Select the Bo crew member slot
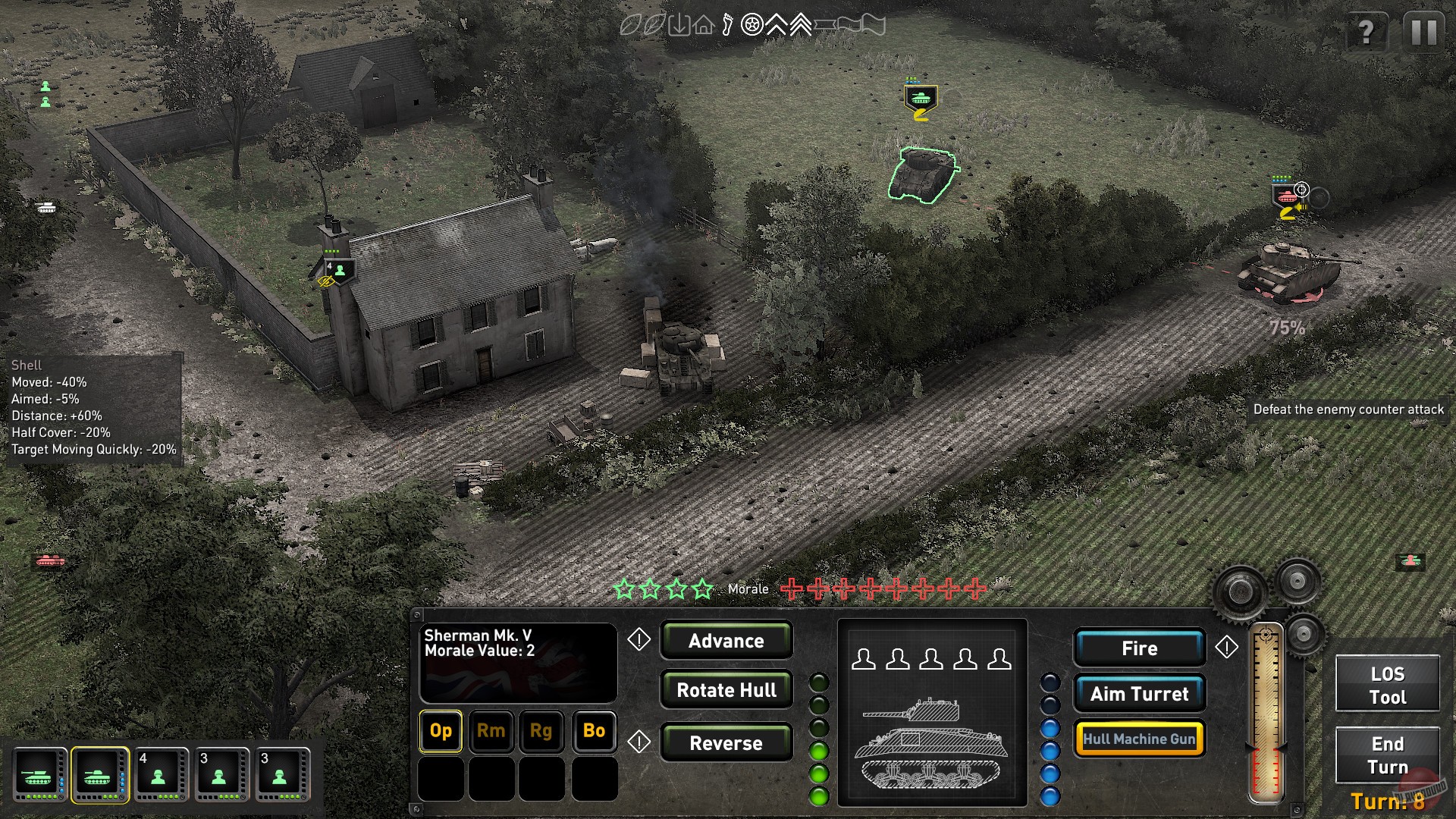1456x819 pixels. tap(594, 732)
